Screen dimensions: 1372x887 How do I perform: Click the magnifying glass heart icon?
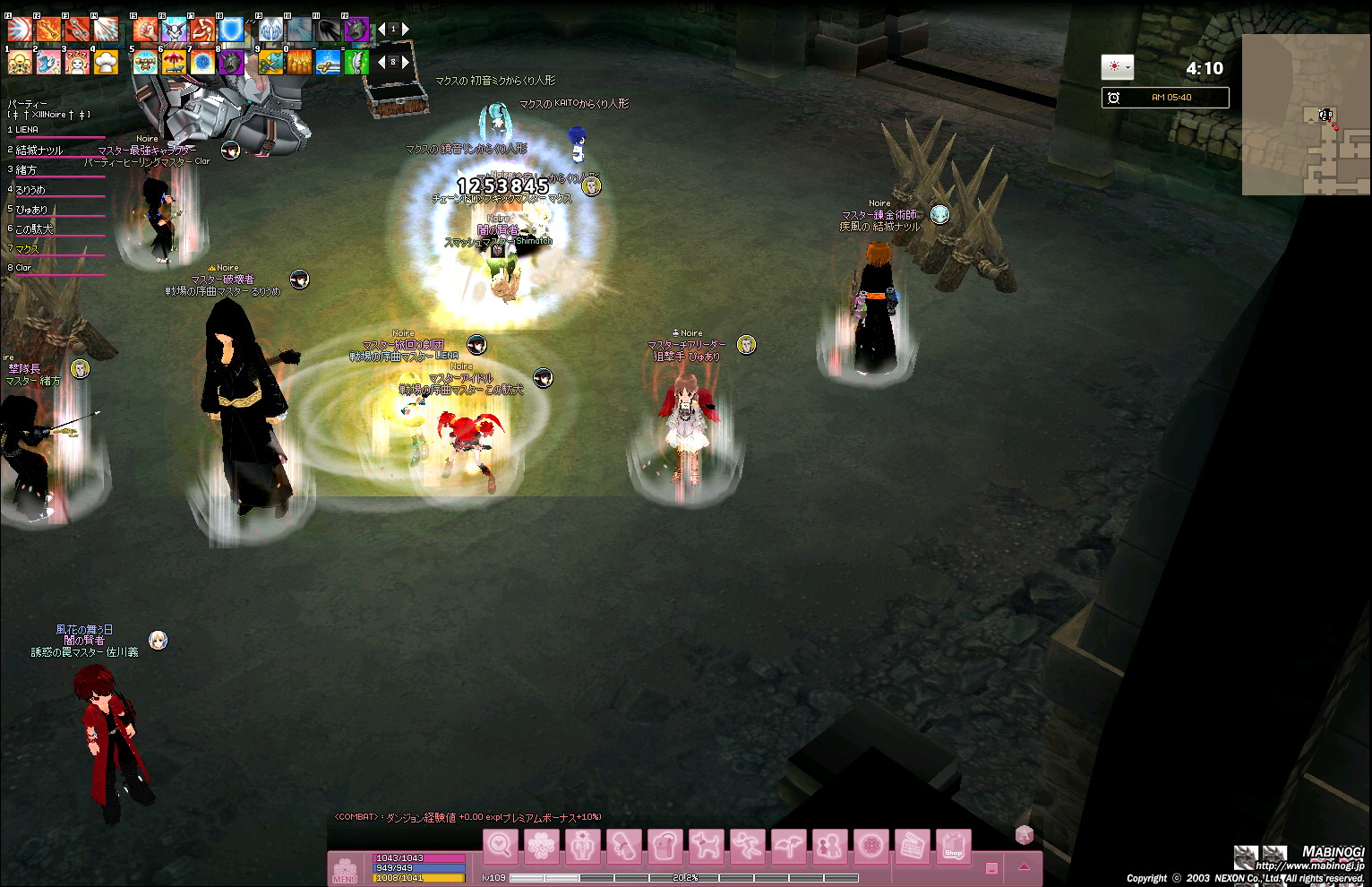pos(500,846)
